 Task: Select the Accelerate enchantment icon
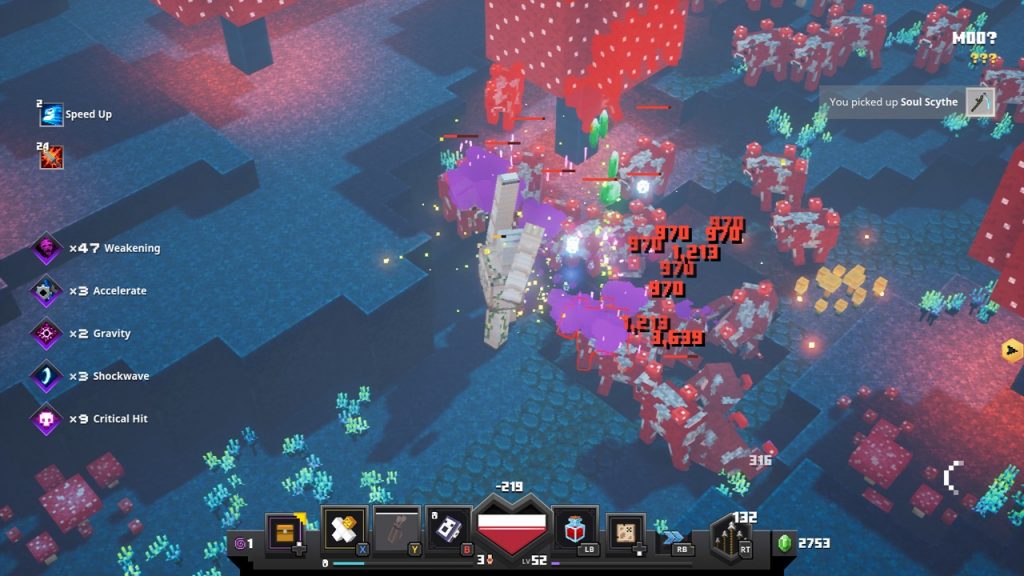[46, 291]
